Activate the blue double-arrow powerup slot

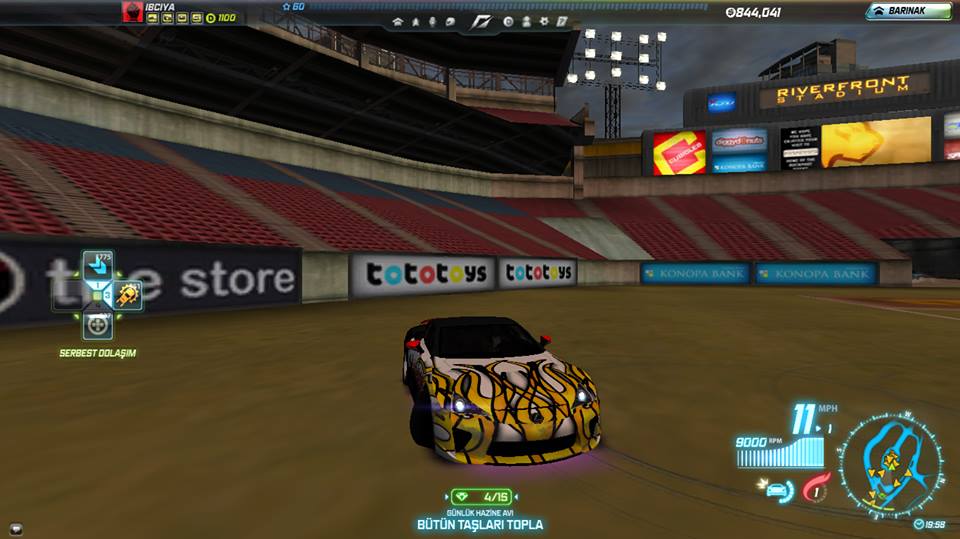pos(97,265)
